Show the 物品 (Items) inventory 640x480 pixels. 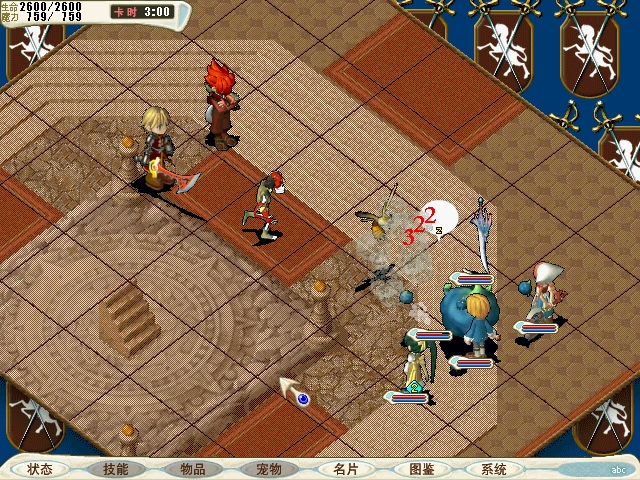(x=192, y=468)
